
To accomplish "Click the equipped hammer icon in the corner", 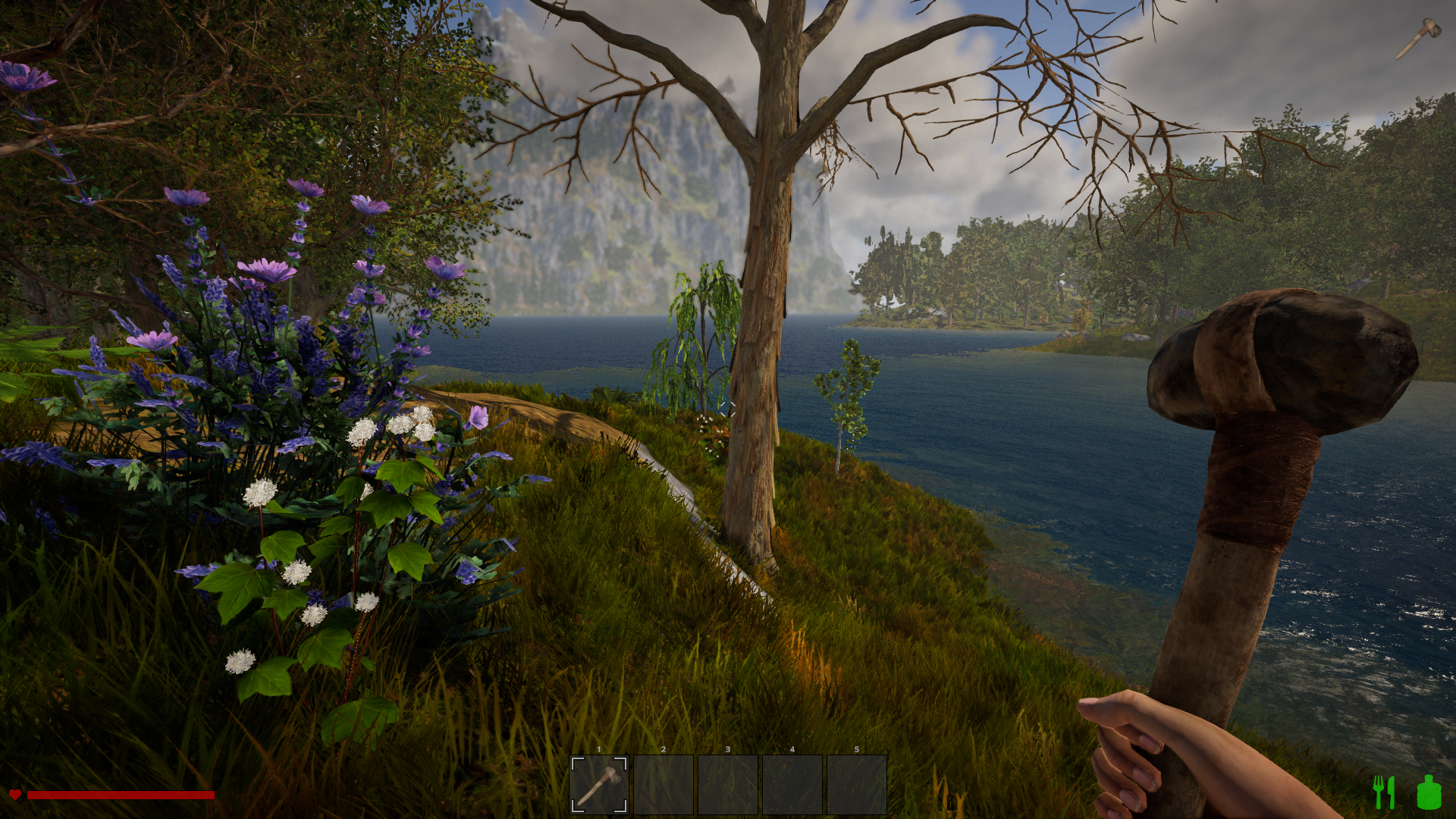I will pyautogui.click(x=1418, y=38).
